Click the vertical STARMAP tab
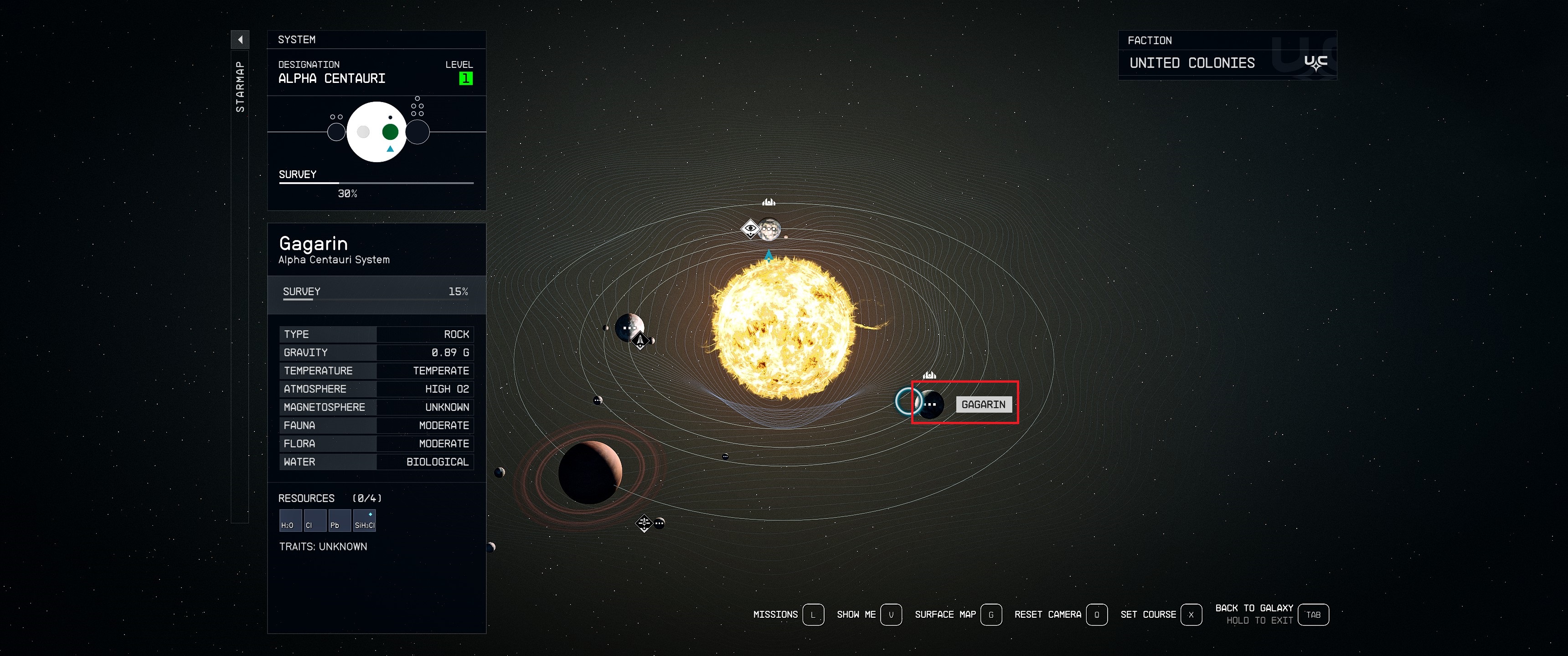This screenshot has height=656, width=1568. [x=240, y=87]
